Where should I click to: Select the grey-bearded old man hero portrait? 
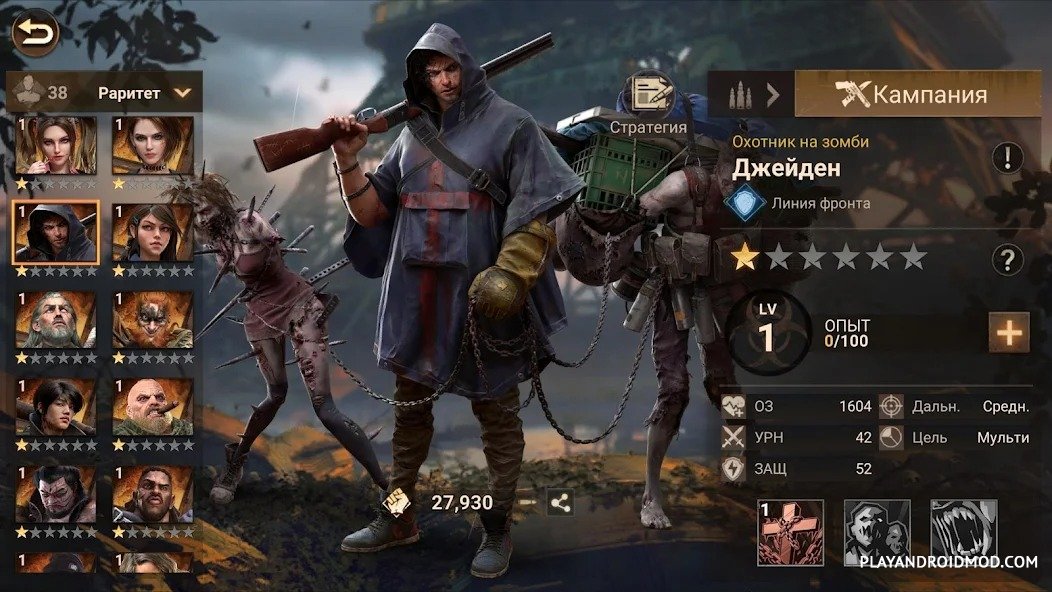coord(56,319)
